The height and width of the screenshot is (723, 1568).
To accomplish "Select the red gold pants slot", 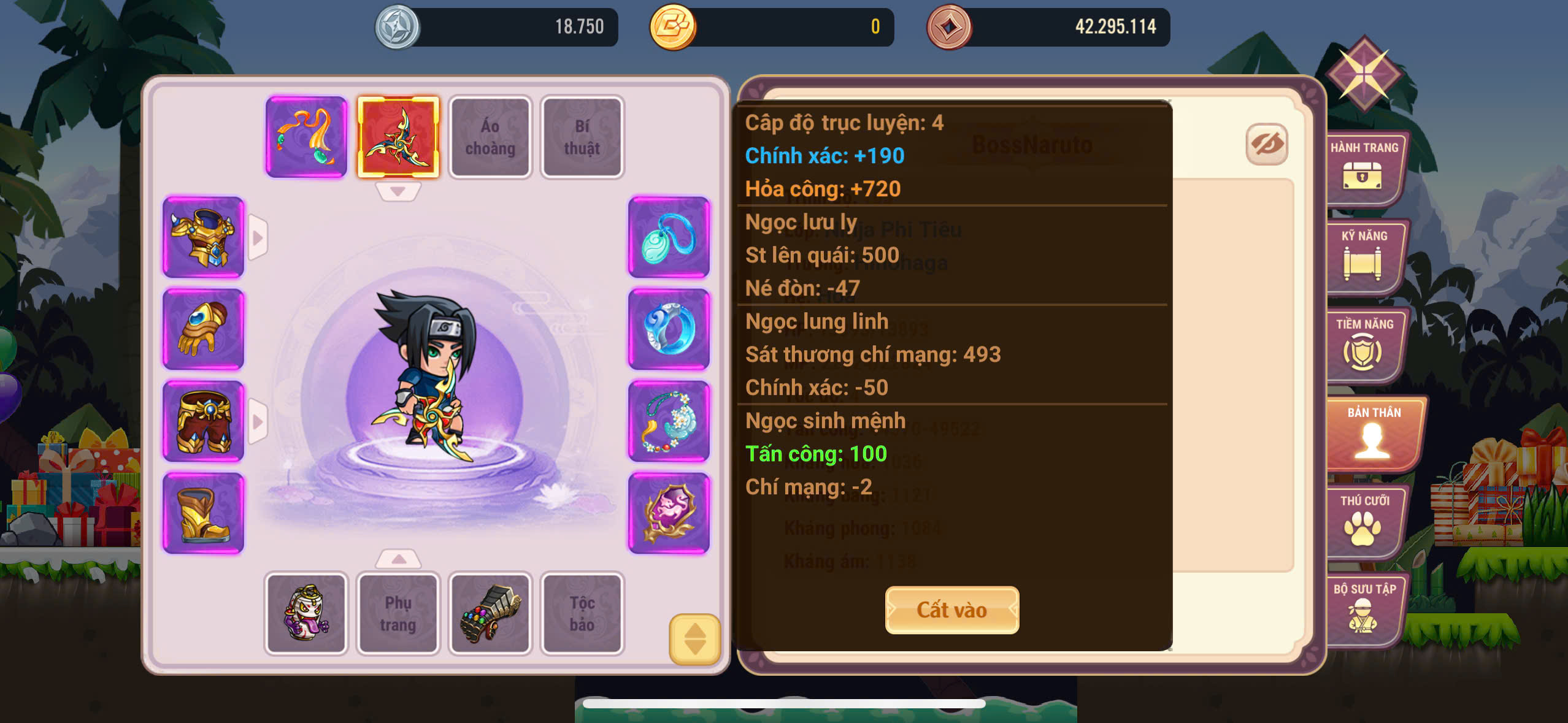I will pos(204,421).
